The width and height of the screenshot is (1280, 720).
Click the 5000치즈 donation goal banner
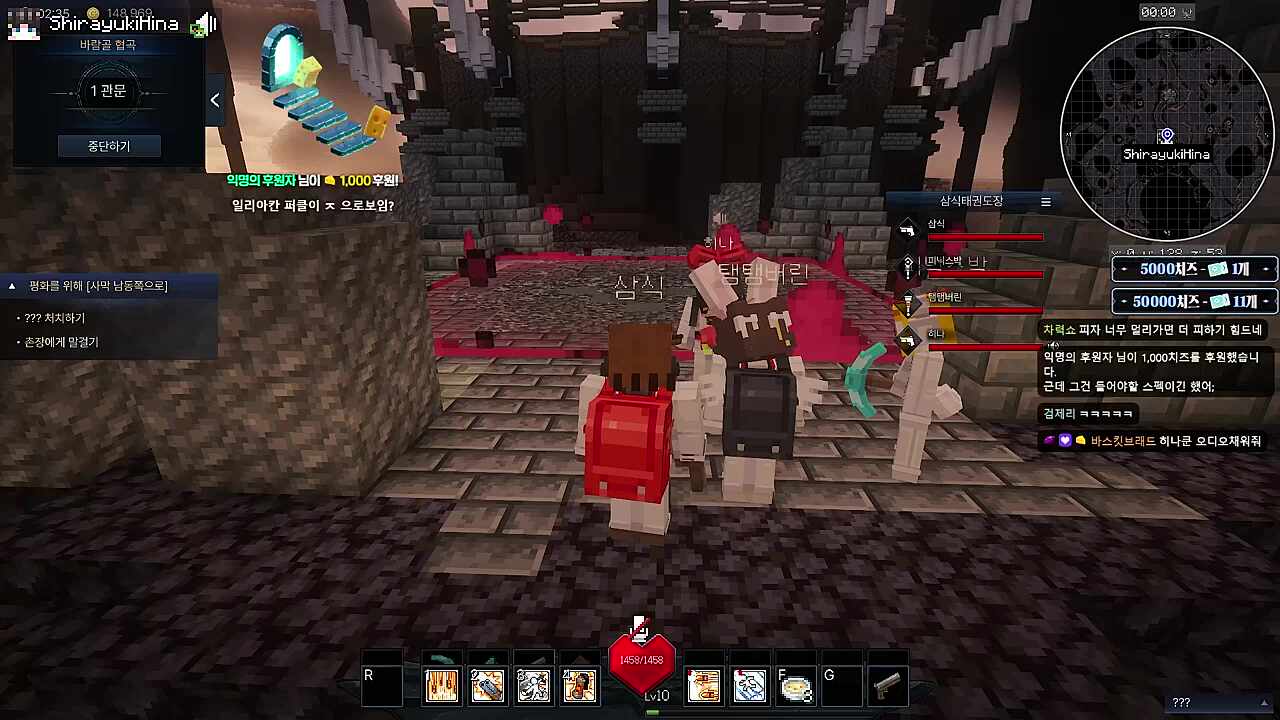pyautogui.click(x=1194, y=269)
